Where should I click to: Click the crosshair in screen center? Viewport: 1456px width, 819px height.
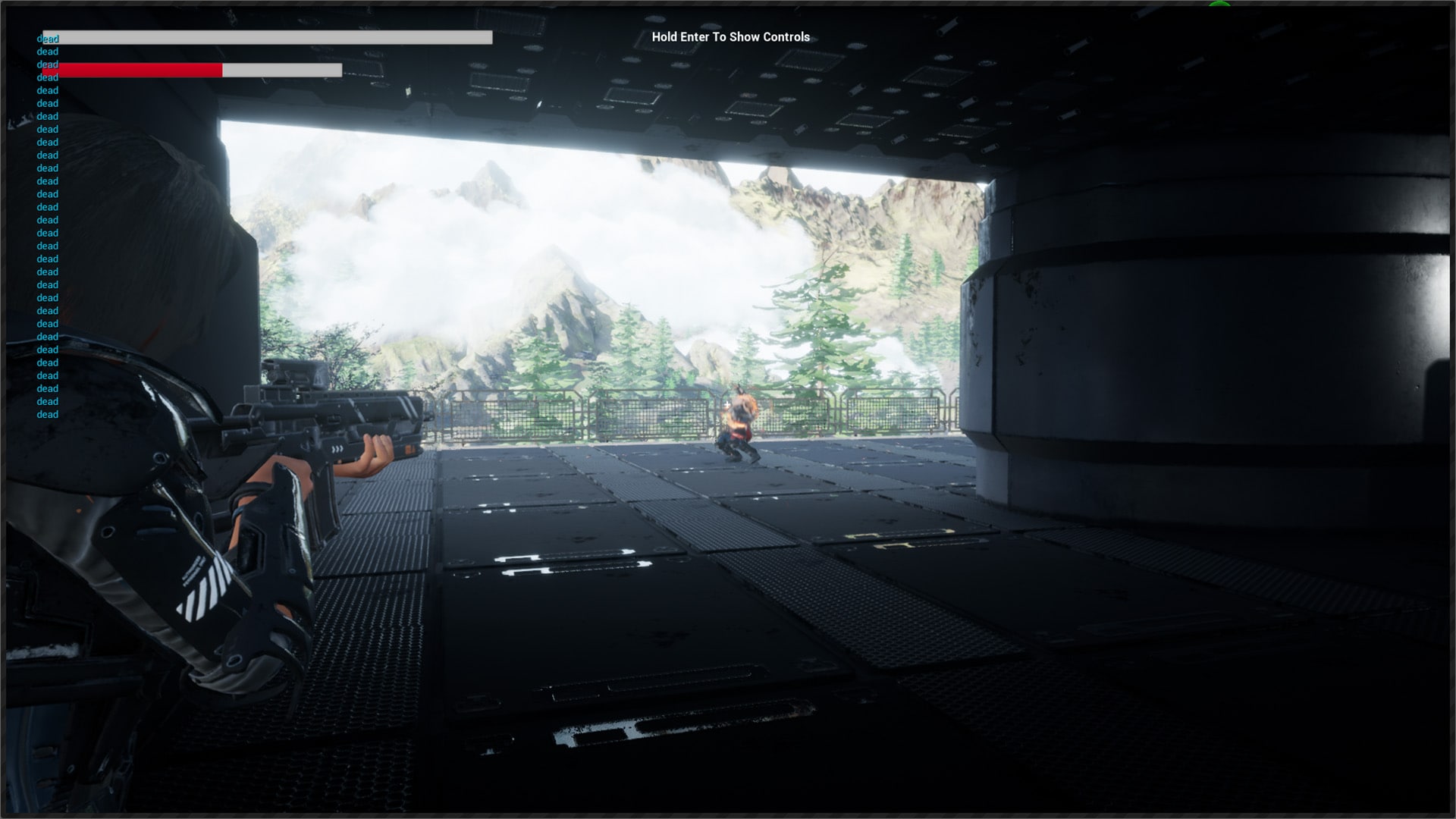(727, 403)
